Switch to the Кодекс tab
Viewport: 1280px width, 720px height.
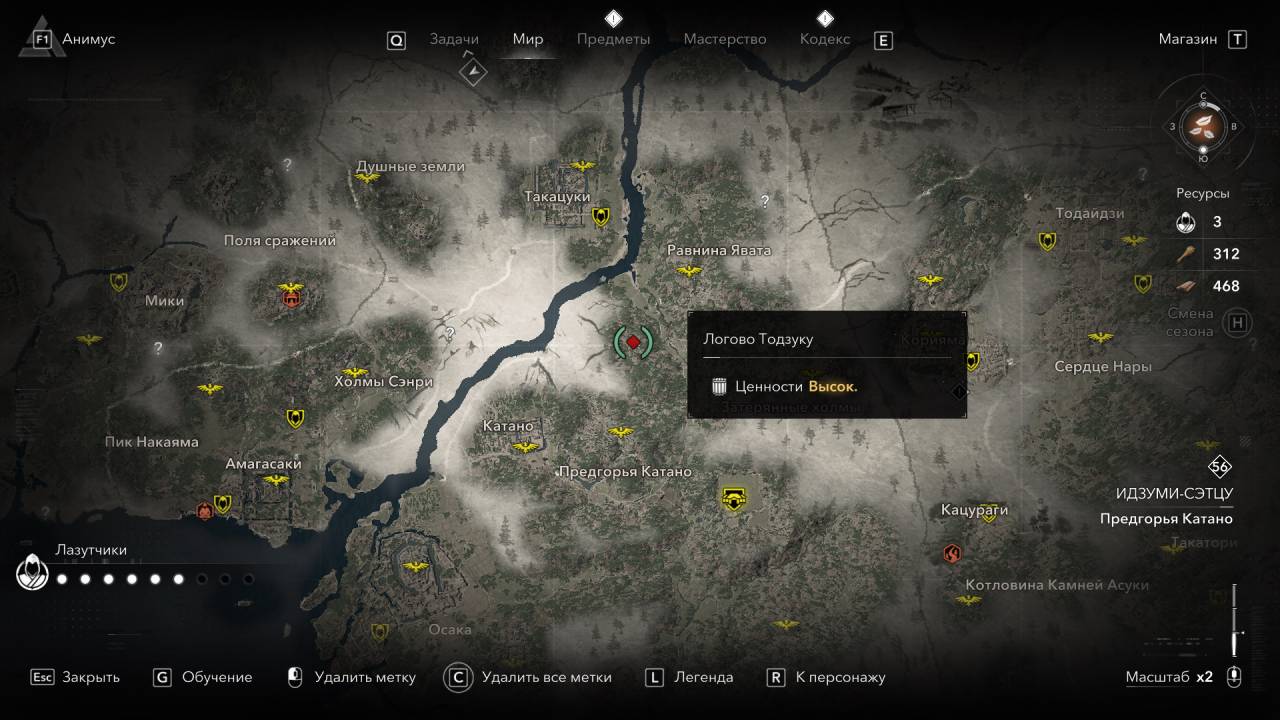pos(825,39)
